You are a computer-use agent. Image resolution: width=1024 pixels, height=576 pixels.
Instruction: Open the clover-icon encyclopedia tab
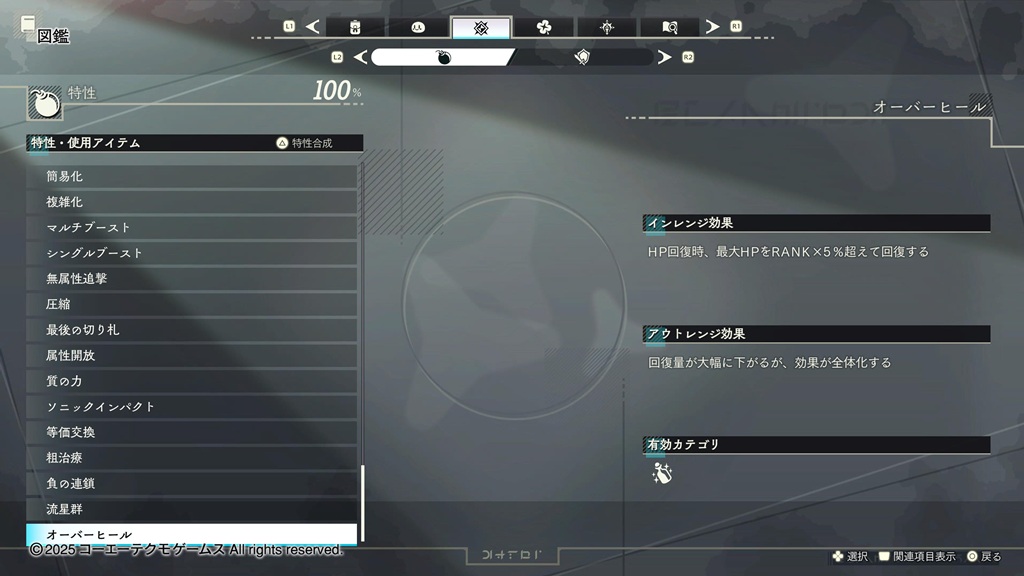[544, 27]
